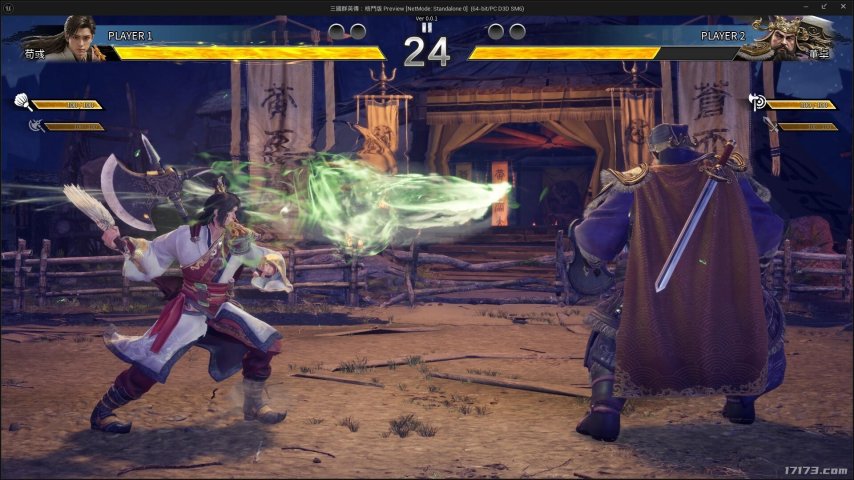This screenshot has width=854, height=480.
Task: Select Player 1's feather fan weapon icon
Action: coord(21,102)
